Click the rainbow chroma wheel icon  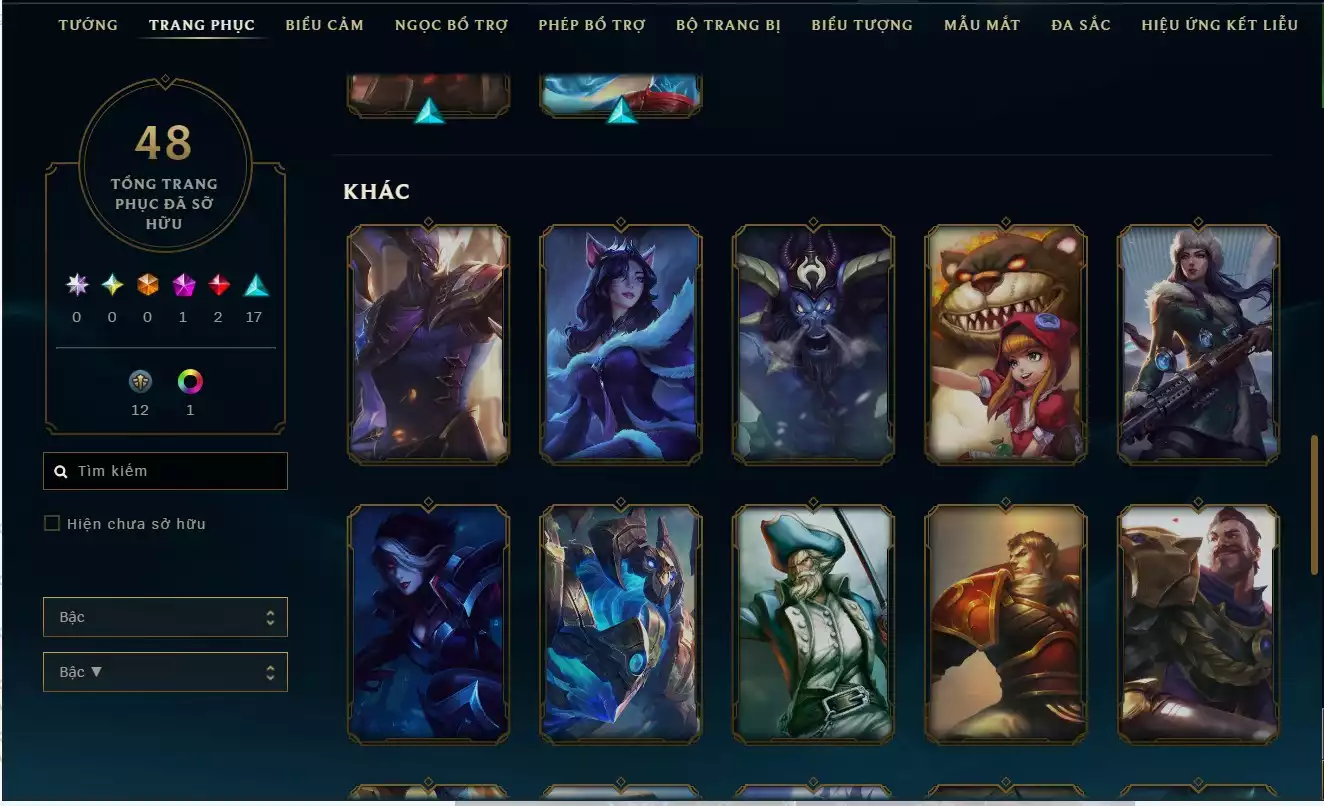pyautogui.click(x=190, y=381)
